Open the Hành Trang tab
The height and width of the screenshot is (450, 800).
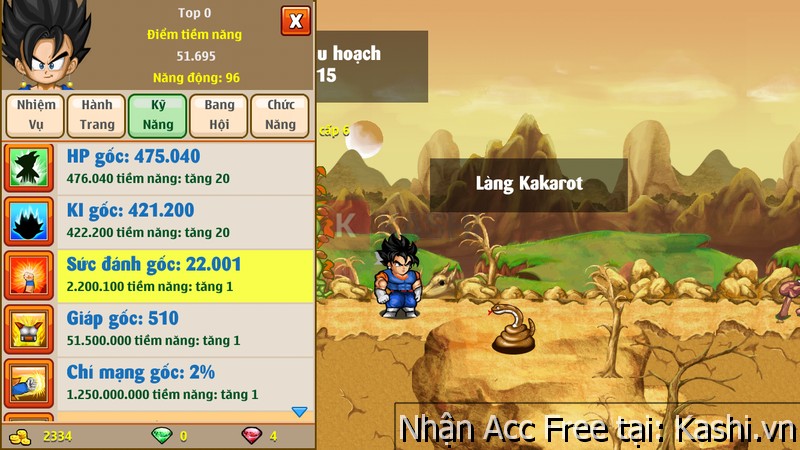(x=97, y=115)
